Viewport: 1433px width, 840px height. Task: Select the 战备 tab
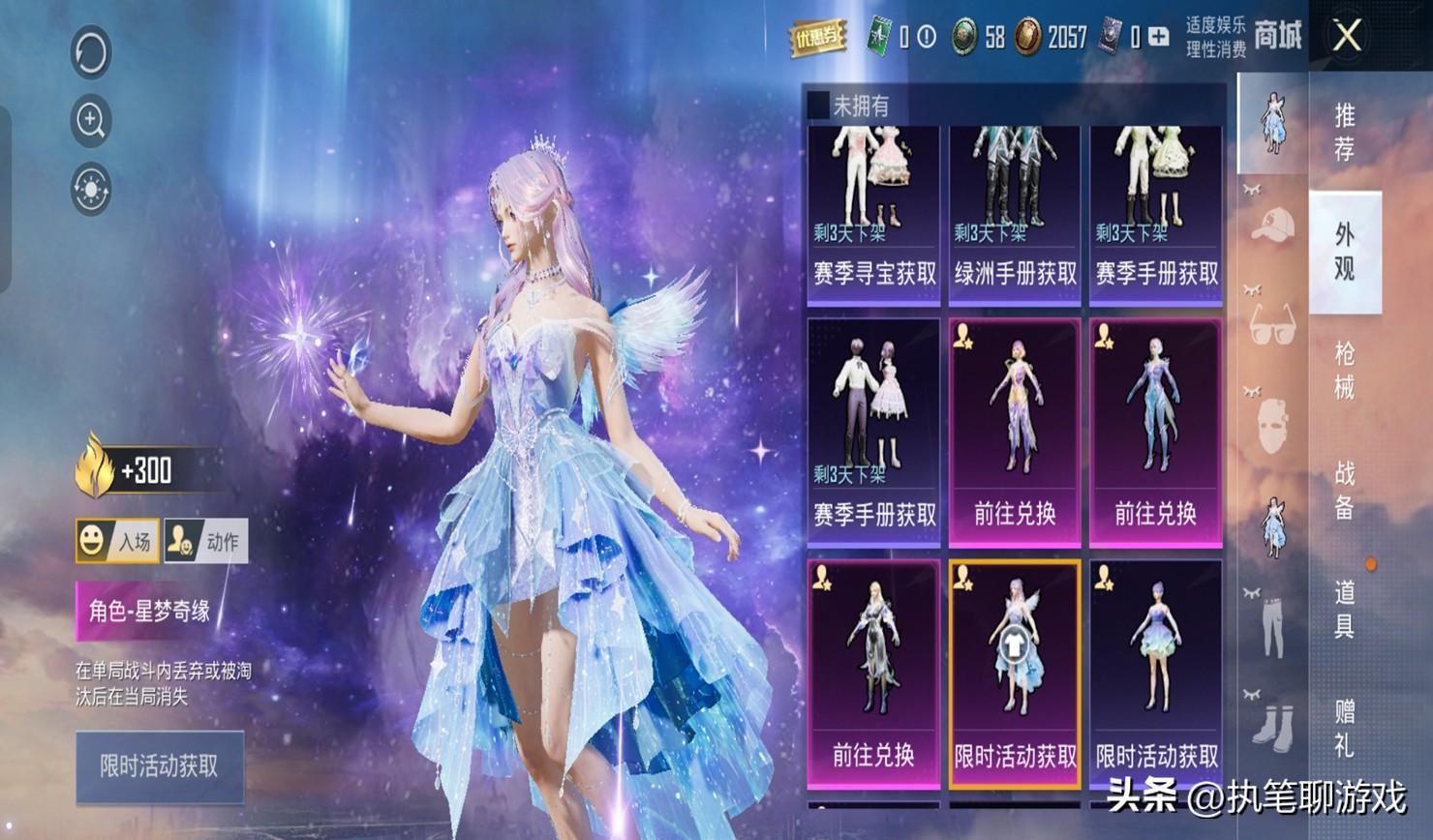(x=1344, y=490)
